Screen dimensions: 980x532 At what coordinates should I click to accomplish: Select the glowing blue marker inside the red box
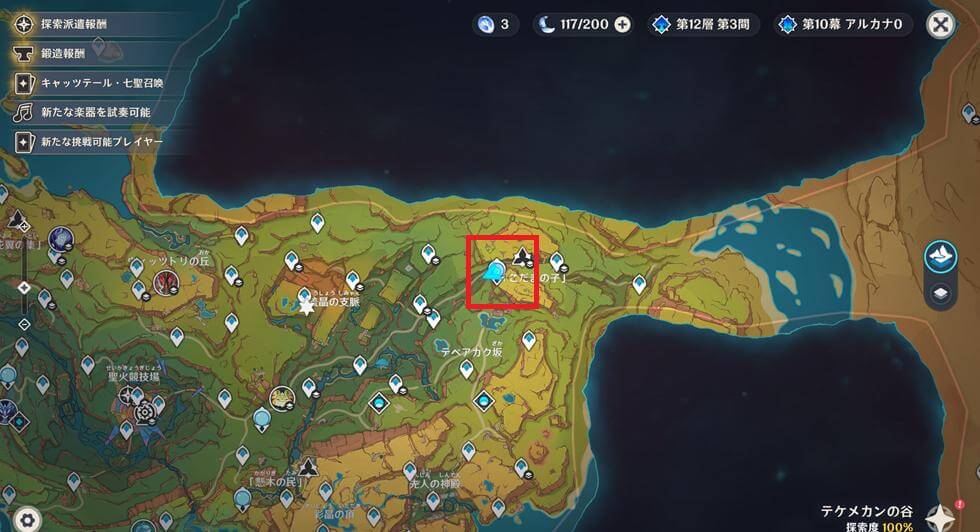point(494,270)
